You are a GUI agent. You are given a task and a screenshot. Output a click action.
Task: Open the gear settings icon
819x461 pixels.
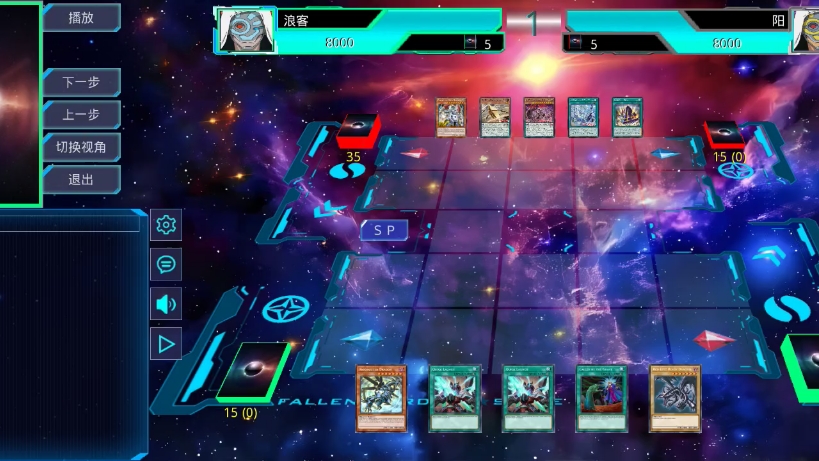tap(166, 225)
